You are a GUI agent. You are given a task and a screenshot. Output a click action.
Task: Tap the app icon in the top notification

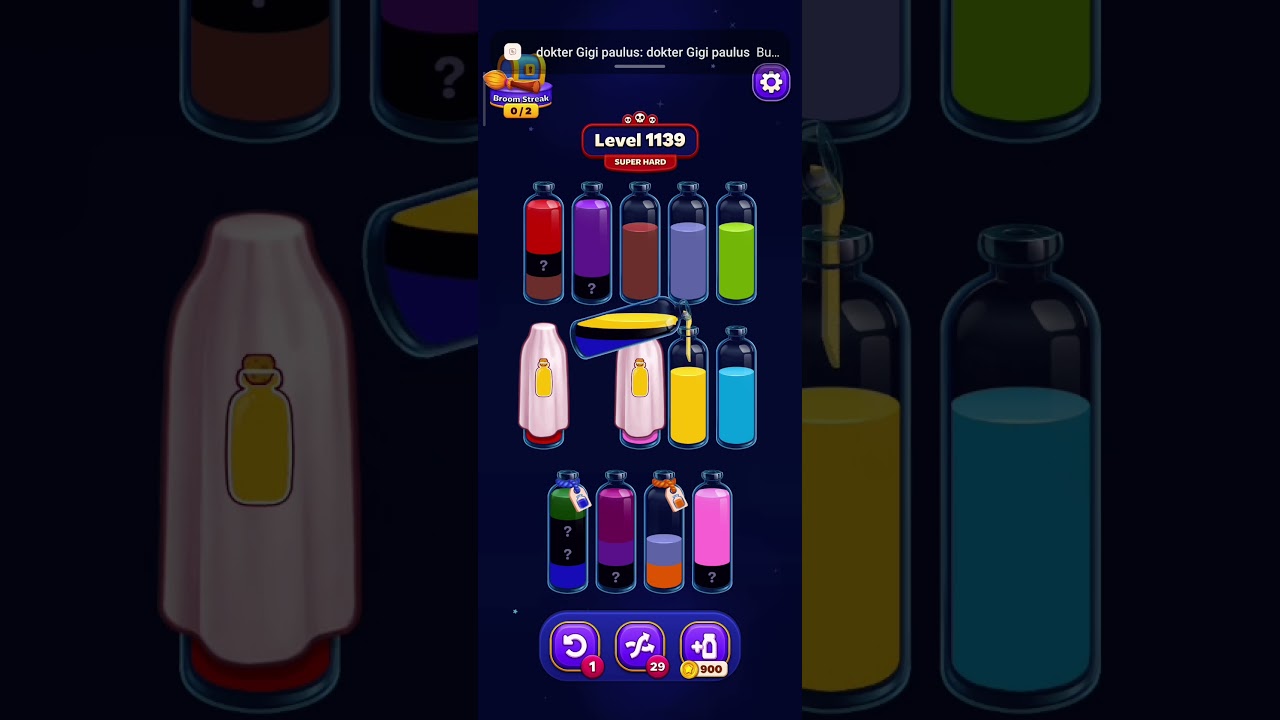click(512, 51)
